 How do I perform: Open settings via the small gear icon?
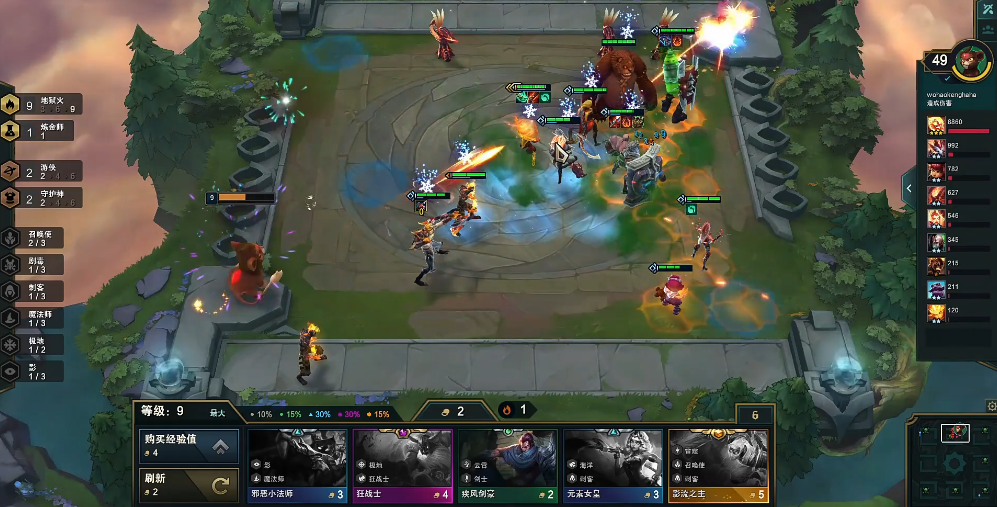991,407
